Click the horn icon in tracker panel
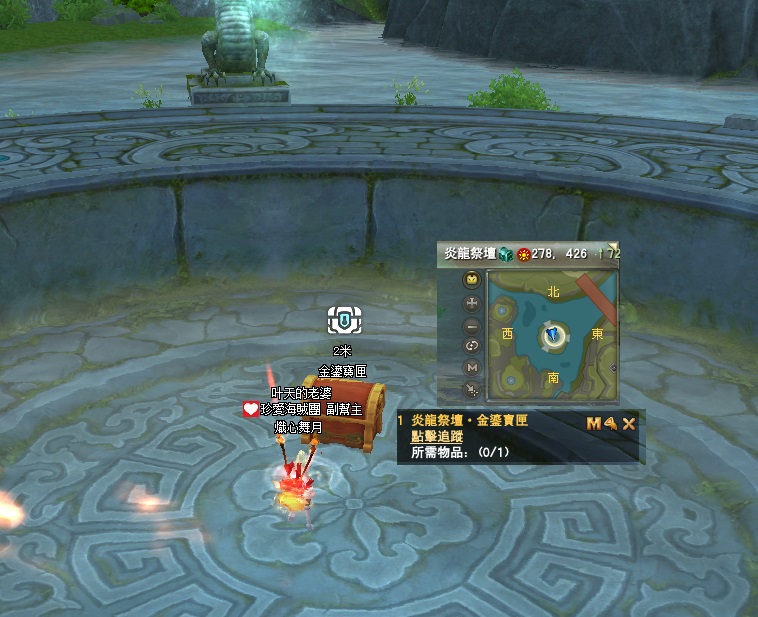 (610, 423)
